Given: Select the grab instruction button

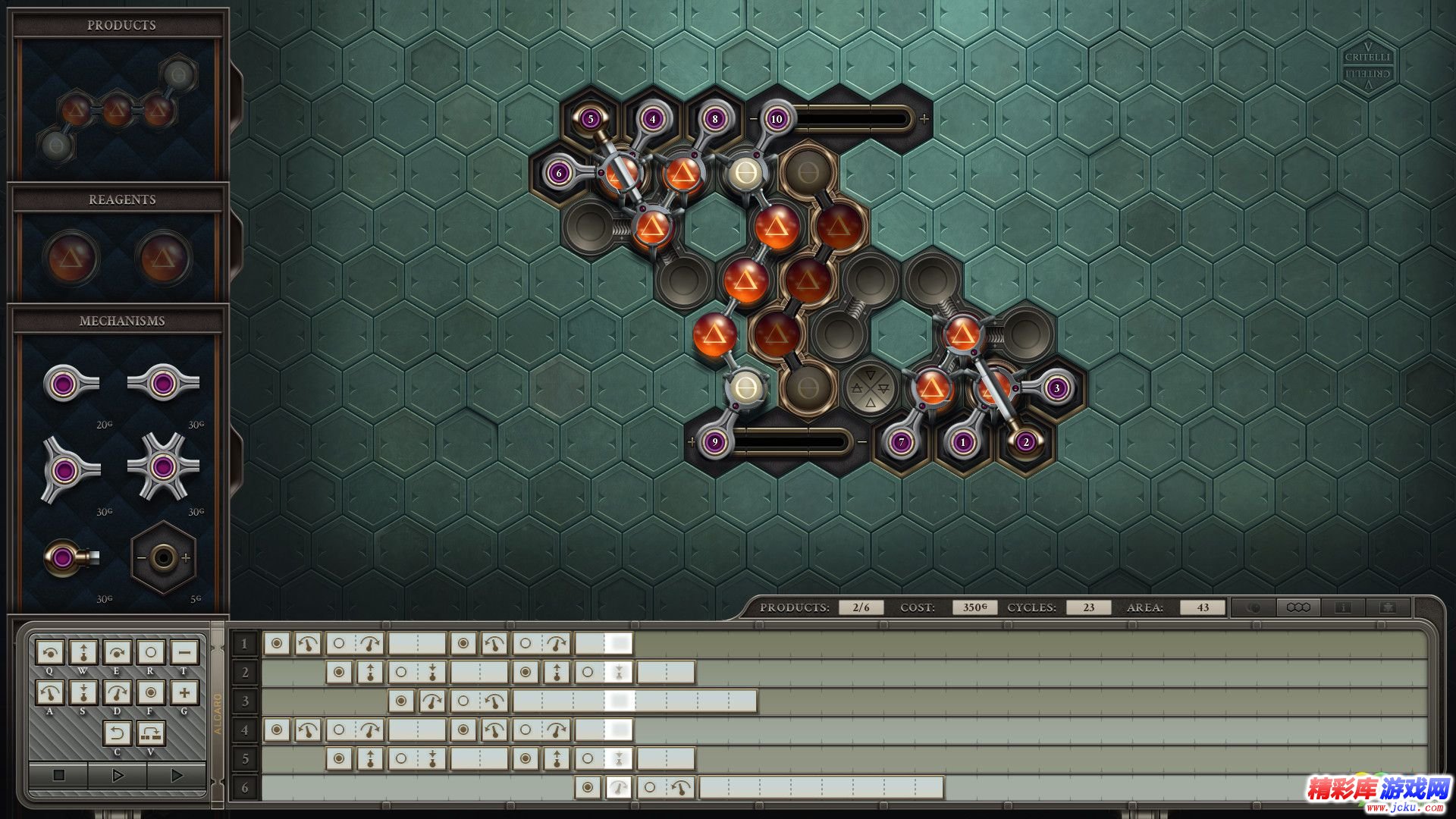Looking at the screenshot, I should [x=150, y=692].
